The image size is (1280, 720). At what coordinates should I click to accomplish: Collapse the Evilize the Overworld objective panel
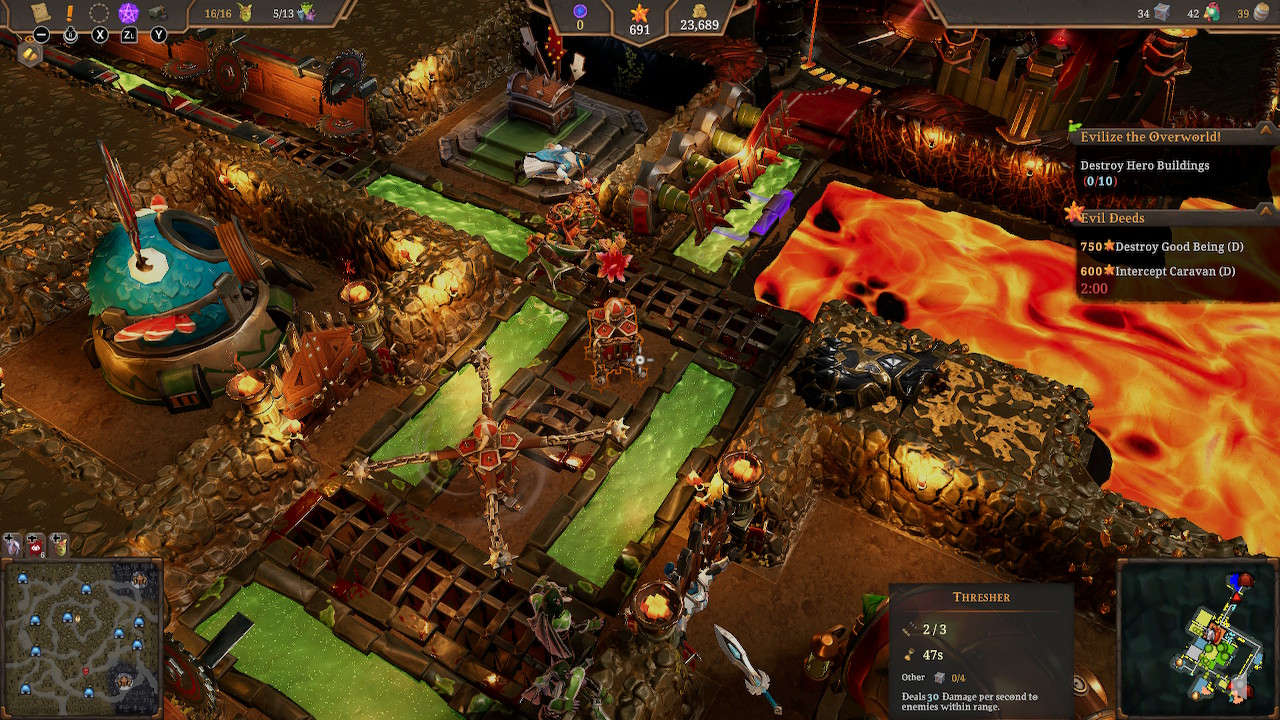click(1264, 137)
